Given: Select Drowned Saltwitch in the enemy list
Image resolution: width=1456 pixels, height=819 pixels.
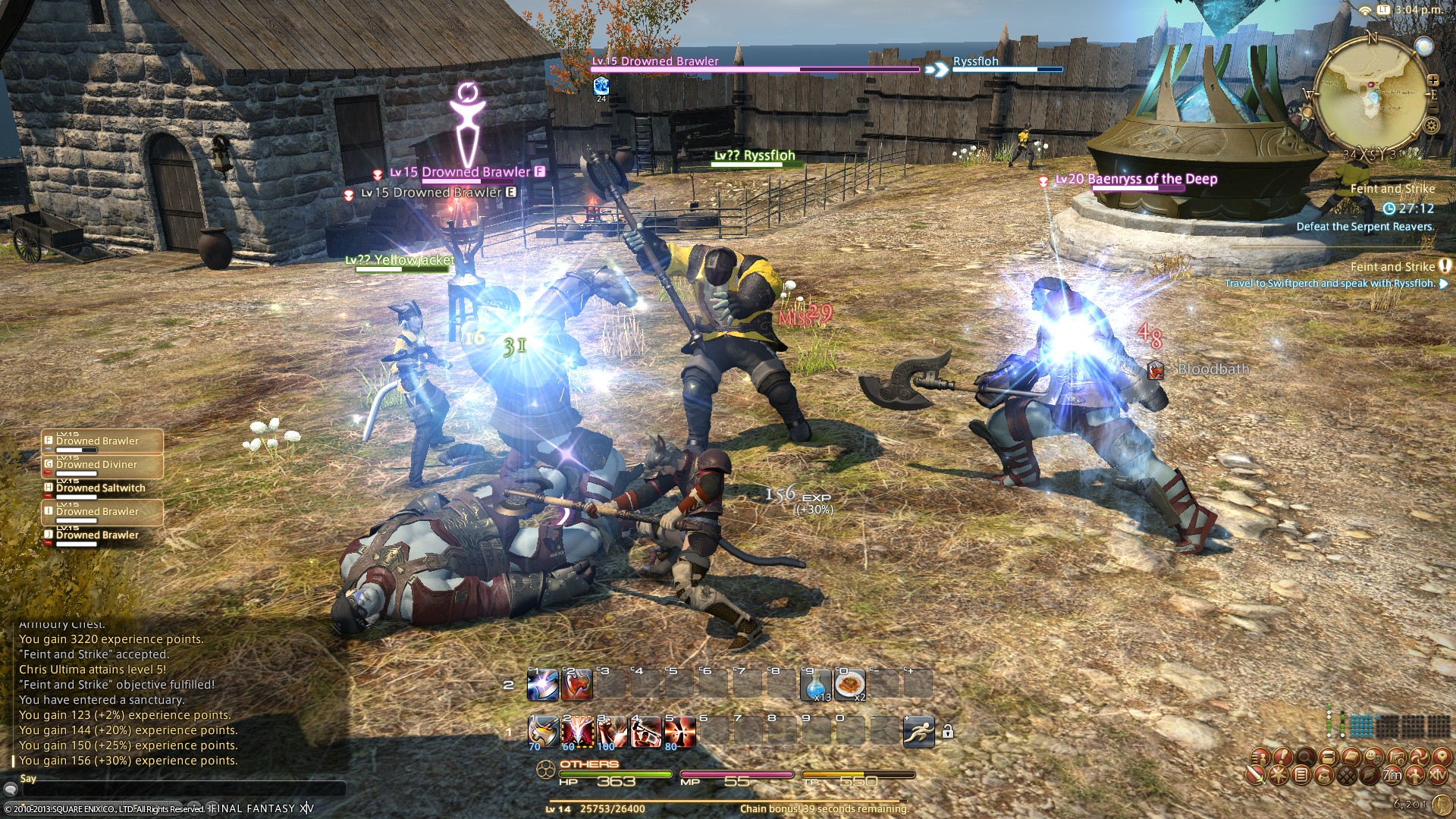Looking at the screenshot, I should tap(102, 488).
